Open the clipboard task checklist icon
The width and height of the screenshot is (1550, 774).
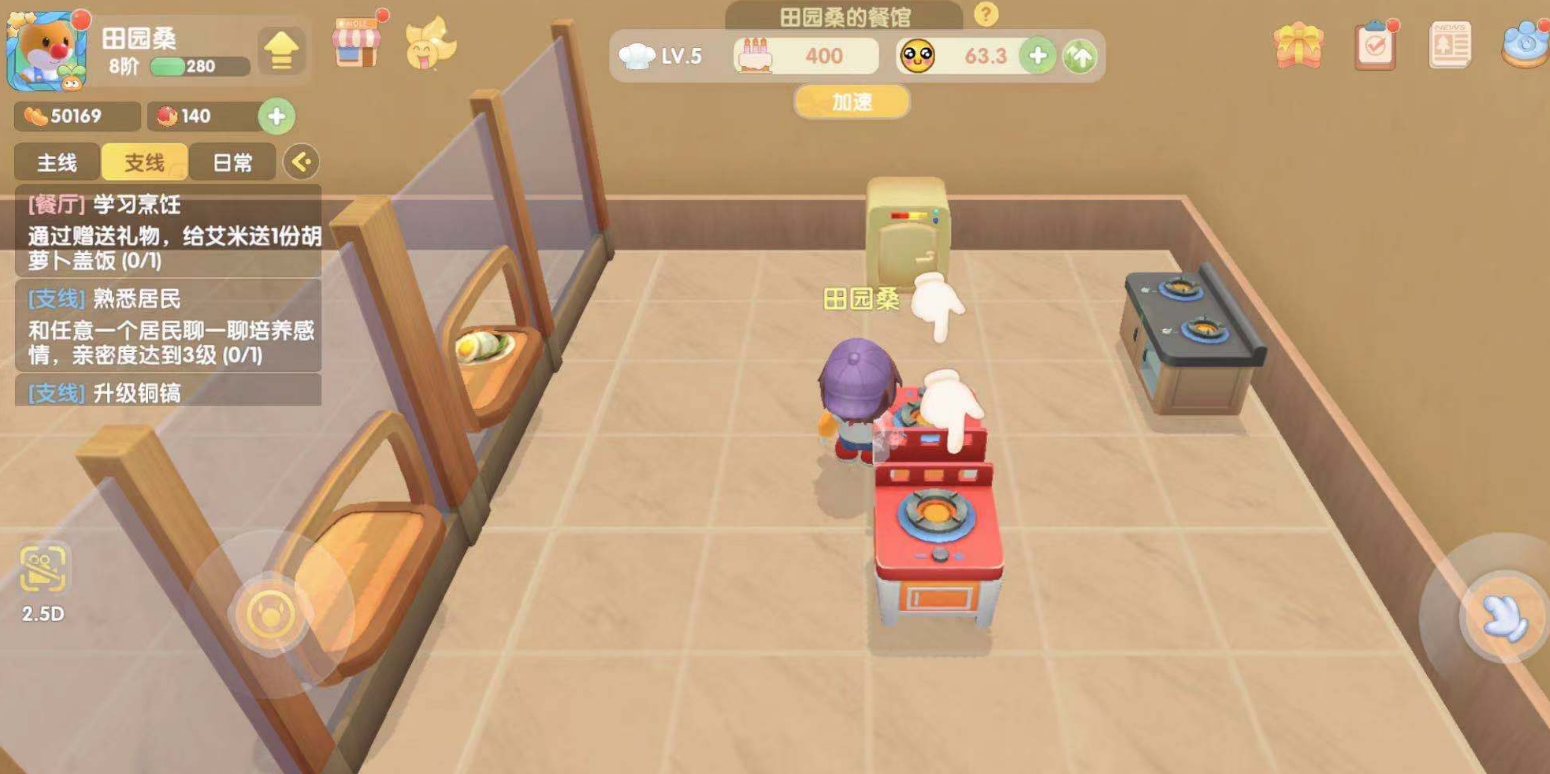pyautogui.click(x=1375, y=45)
